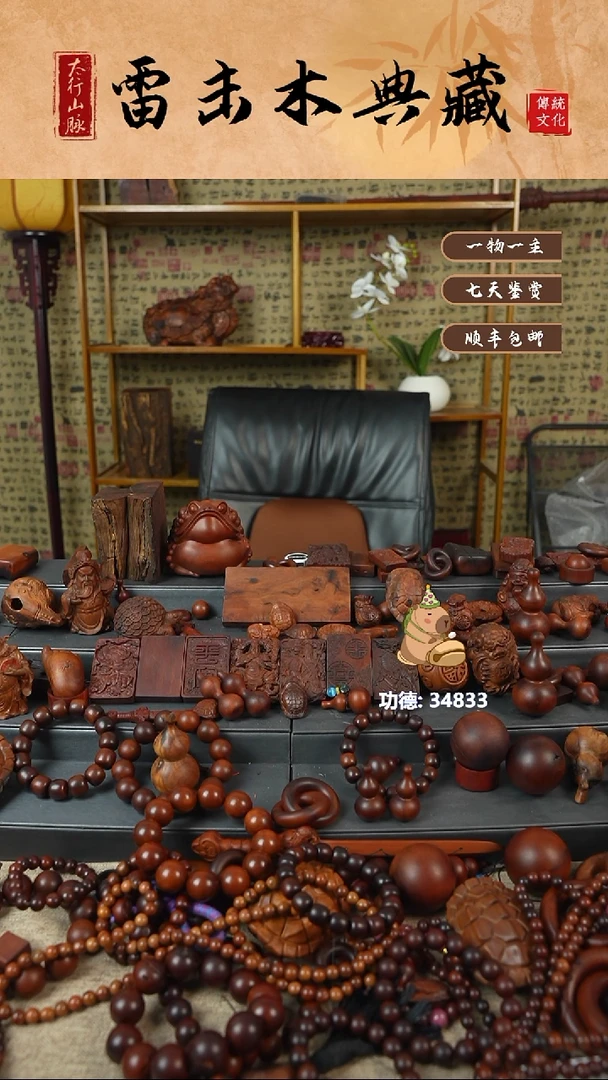Choose the 顺丰包邮 pill label
Screen dimensions: 608x1080
pyautogui.click(x=501, y=337)
